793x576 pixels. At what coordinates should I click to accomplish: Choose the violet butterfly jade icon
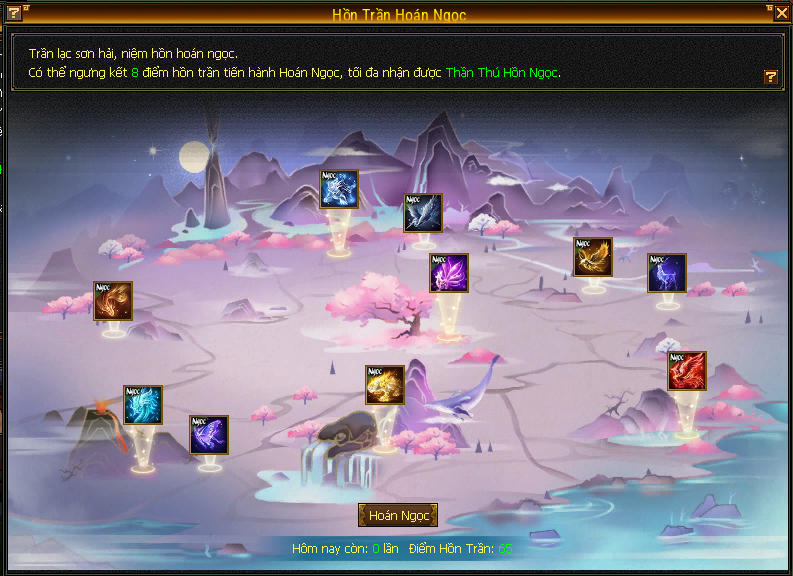click(209, 435)
